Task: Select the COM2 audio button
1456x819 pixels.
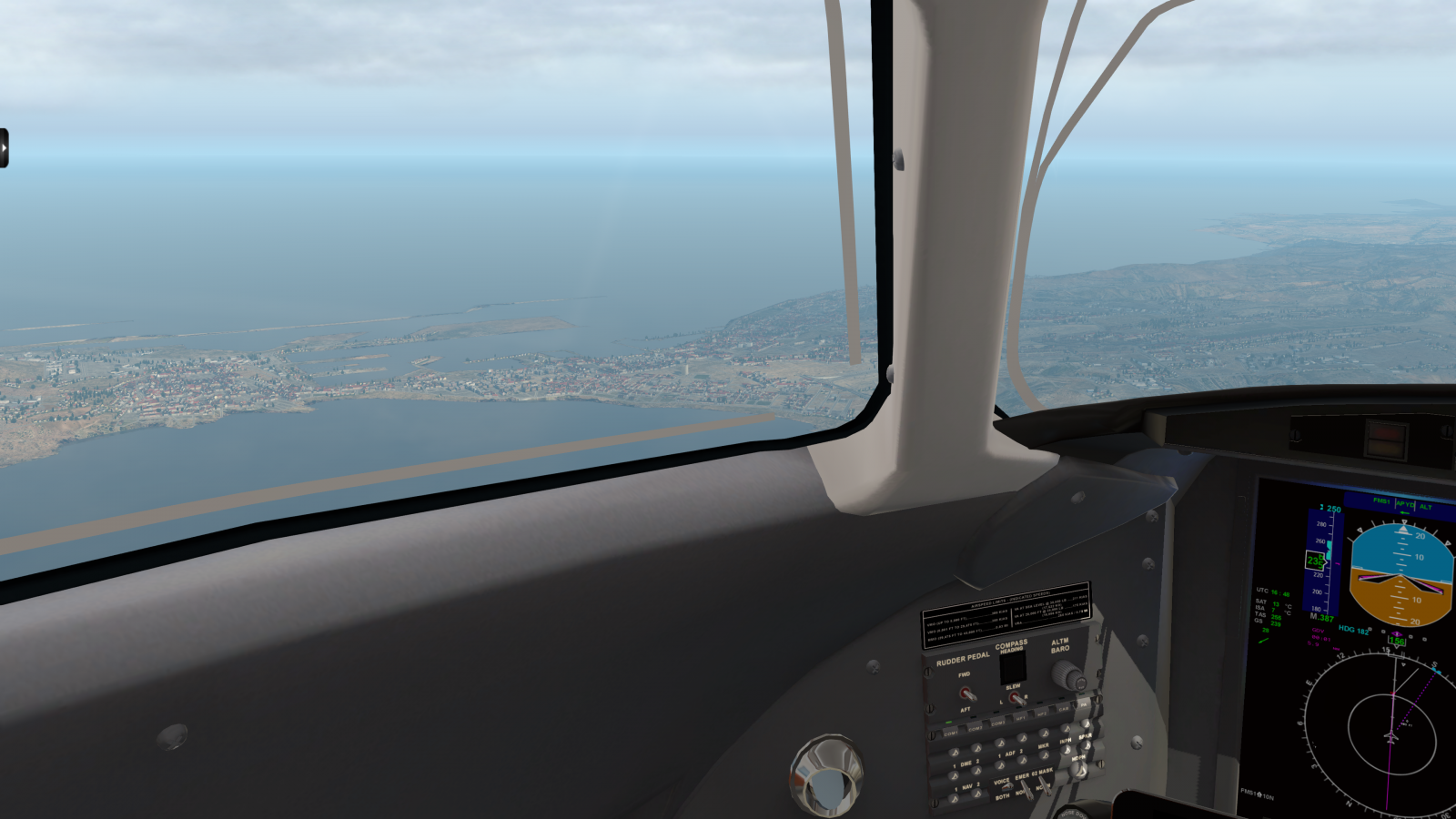Action: pyautogui.click(x=975, y=728)
